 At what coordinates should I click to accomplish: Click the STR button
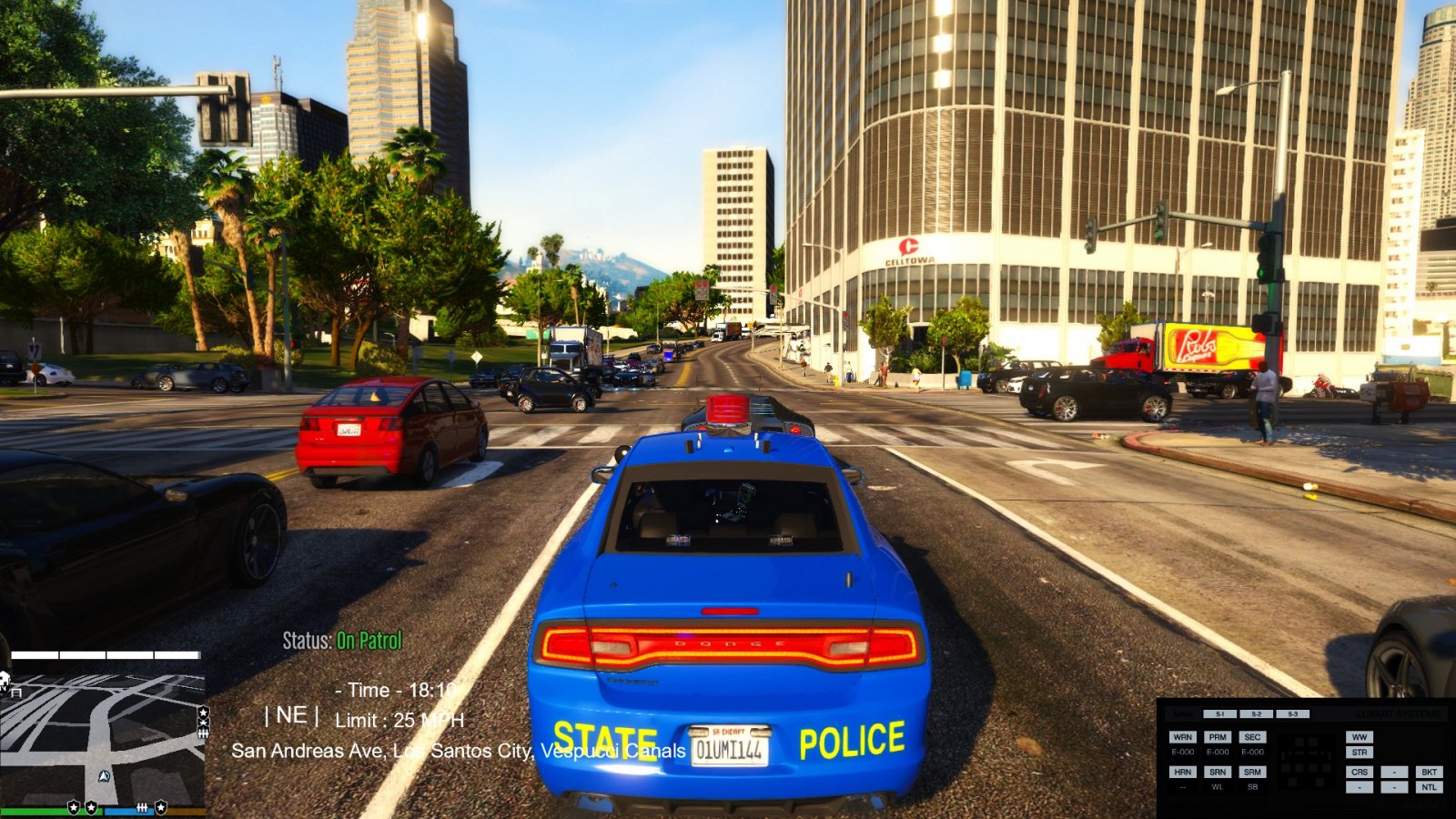[1360, 753]
